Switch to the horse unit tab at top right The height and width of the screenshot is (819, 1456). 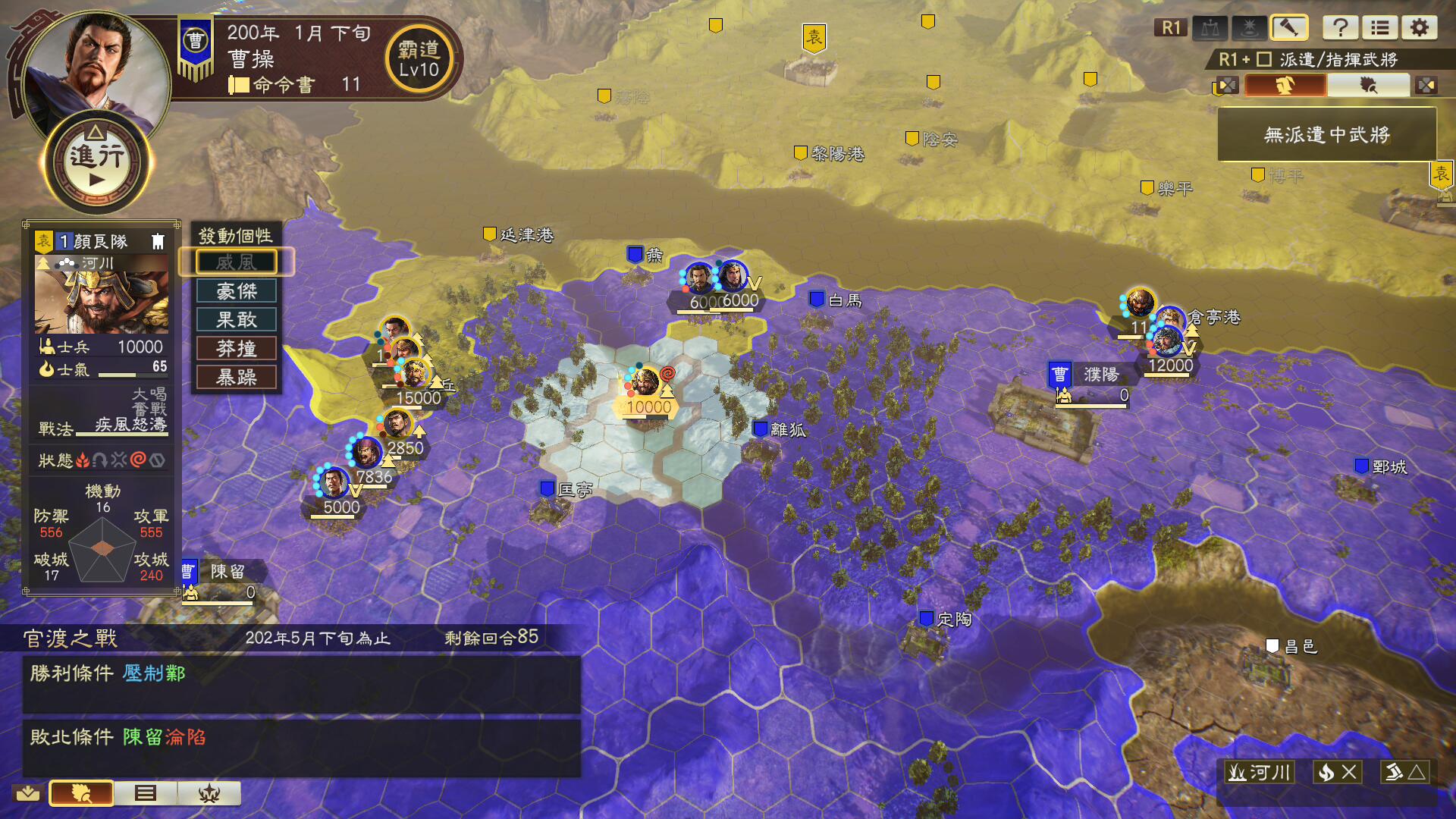[x=1283, y=85]
